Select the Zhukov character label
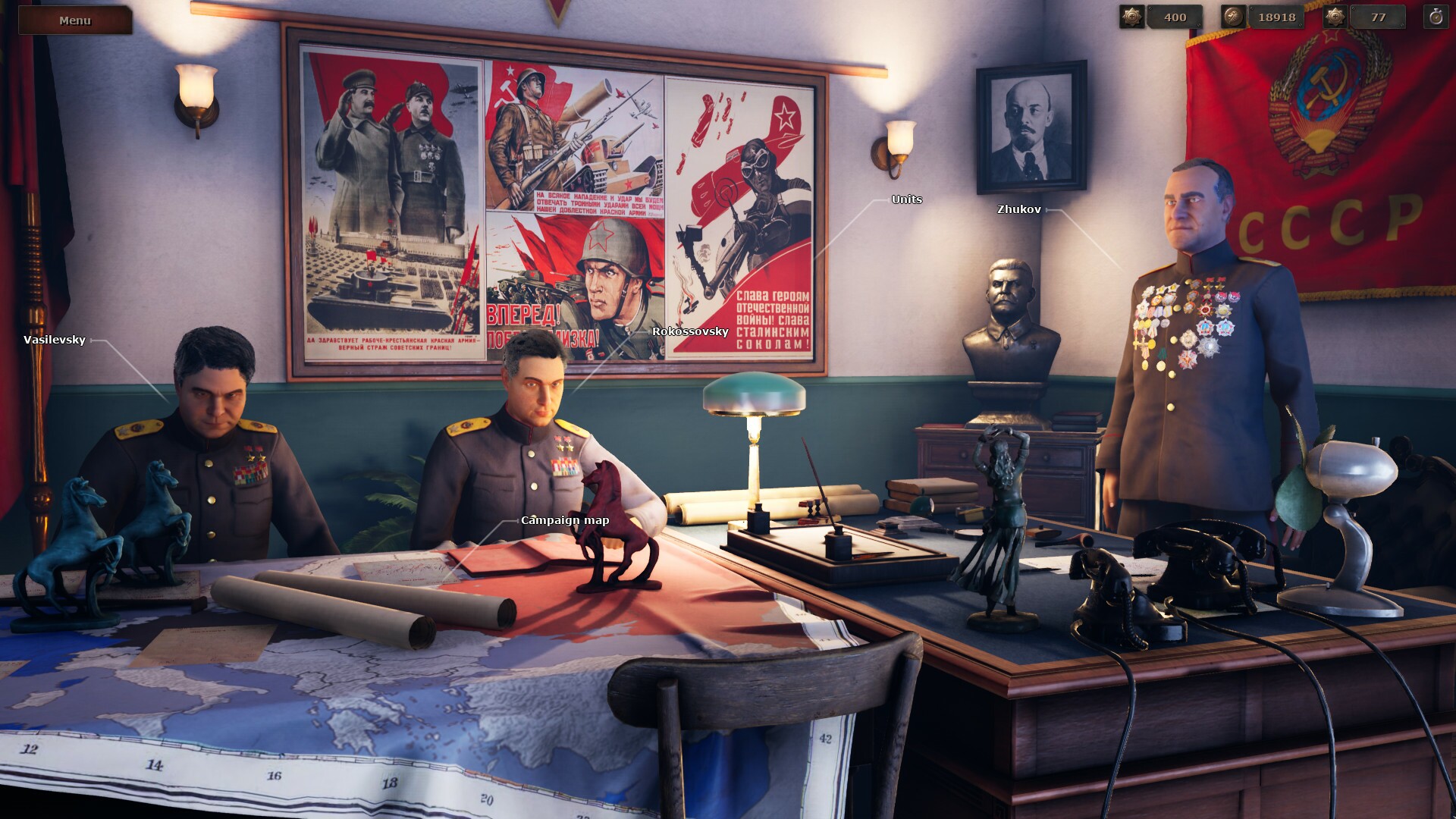 coord(1020,209)
